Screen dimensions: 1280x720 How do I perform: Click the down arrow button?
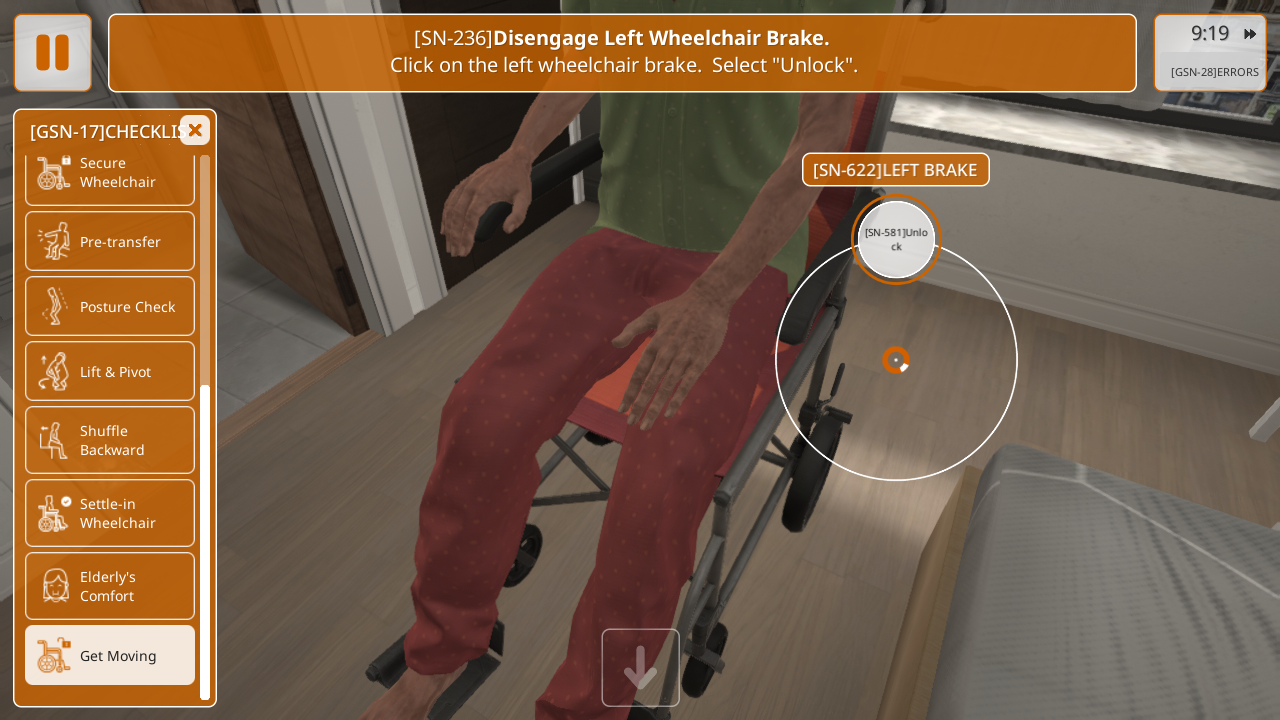pos(640,668)
